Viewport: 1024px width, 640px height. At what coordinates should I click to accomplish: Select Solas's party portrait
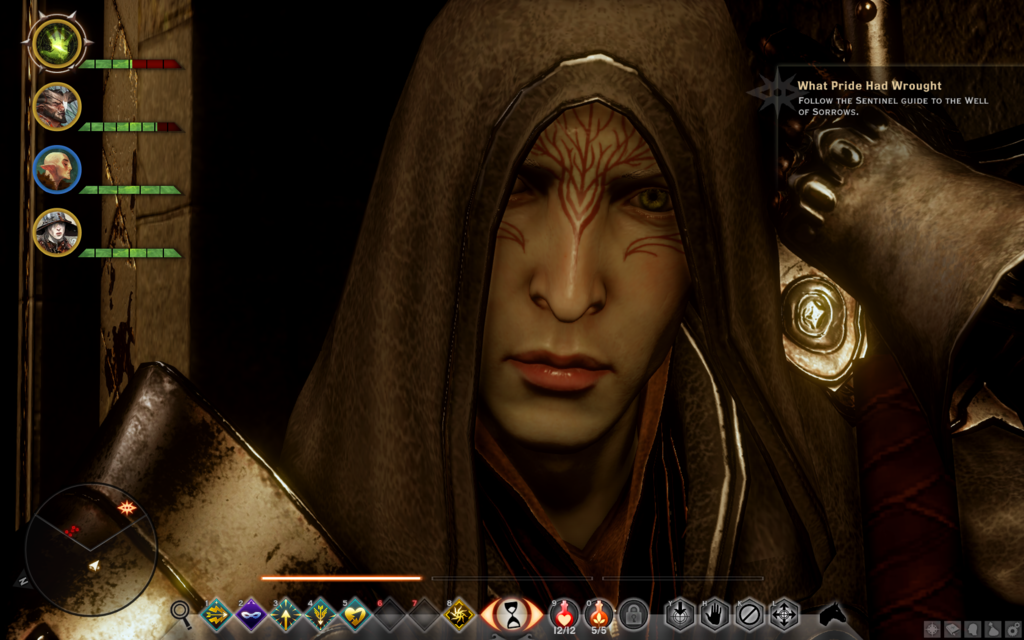pos(56,169)
